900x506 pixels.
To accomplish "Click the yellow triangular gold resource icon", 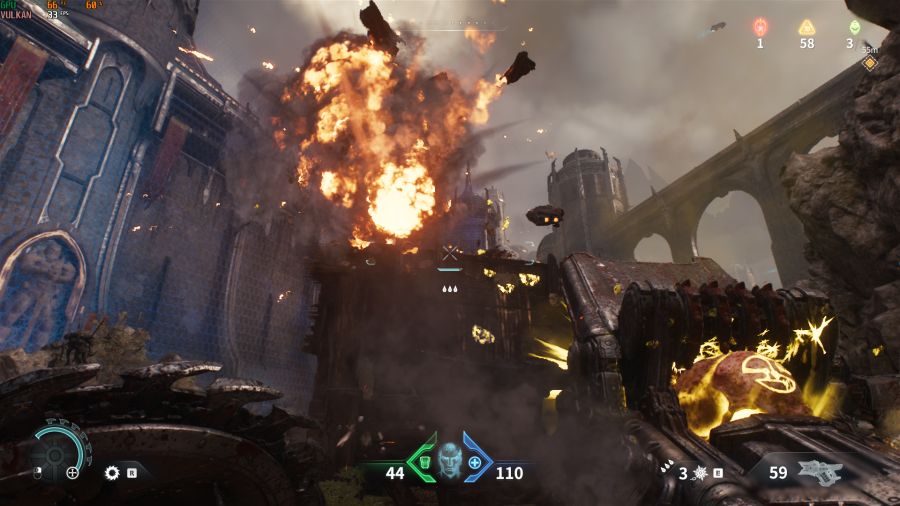I will [806, 27].
